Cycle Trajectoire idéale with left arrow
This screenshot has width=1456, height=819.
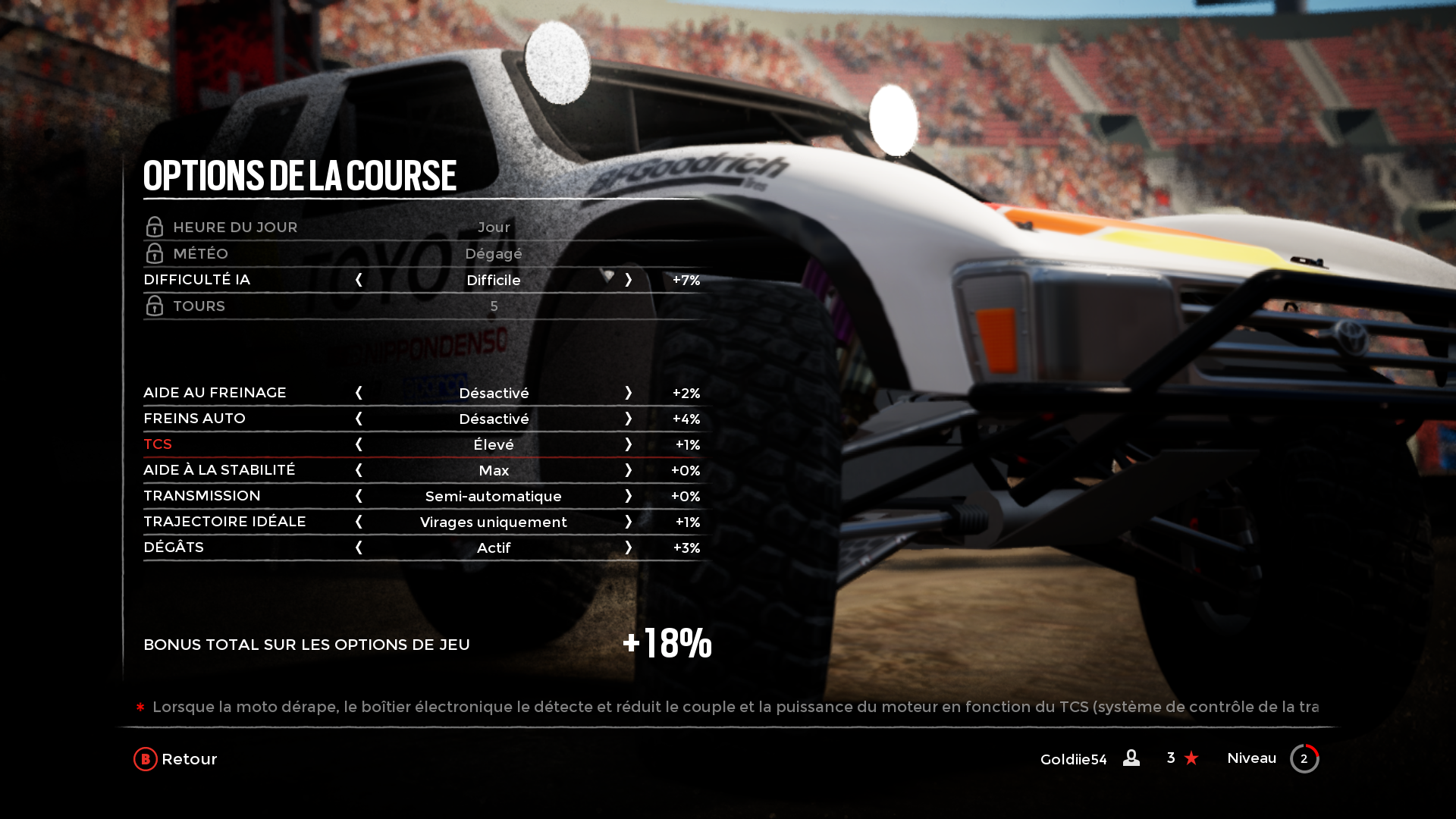click(x=359, y=522)
